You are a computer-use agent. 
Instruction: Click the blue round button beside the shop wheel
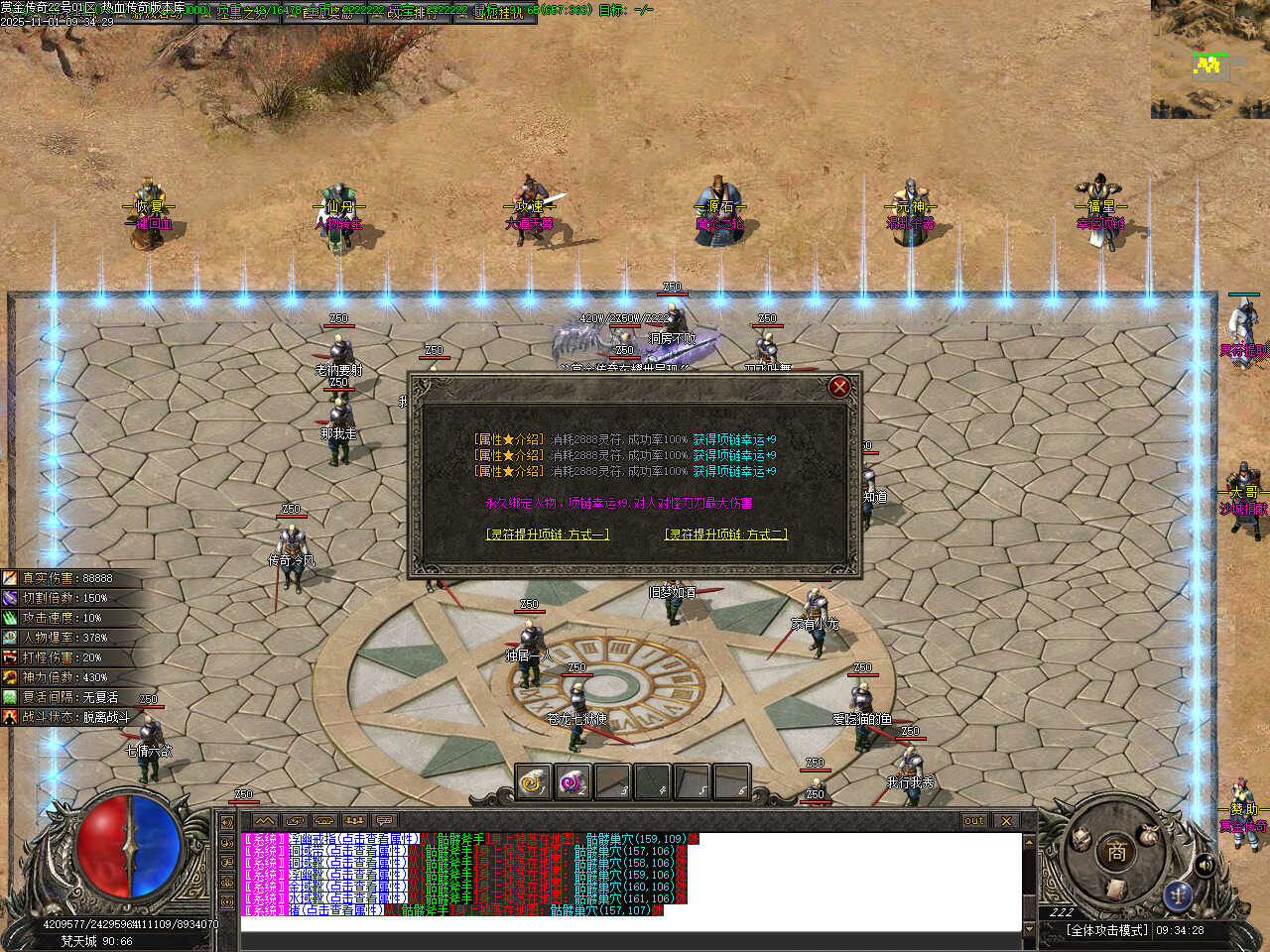click(1178, 895)
